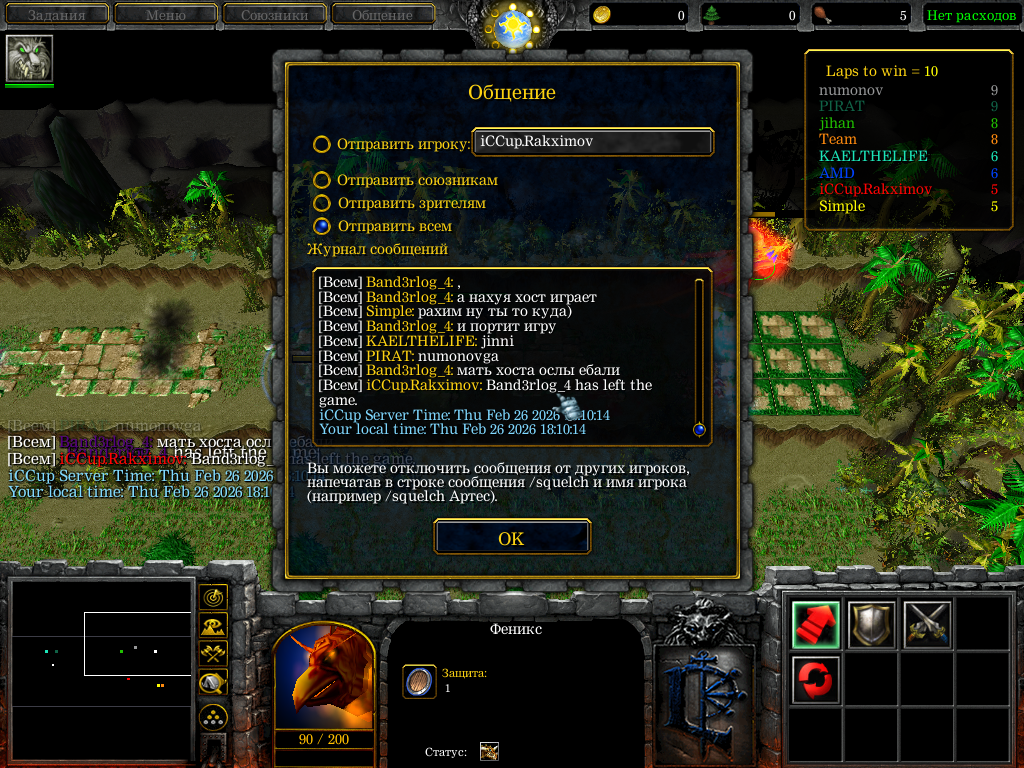Screen dimensions: 1024x768
Task: Activate the red move command icon
Action: (x=815, y=624)
